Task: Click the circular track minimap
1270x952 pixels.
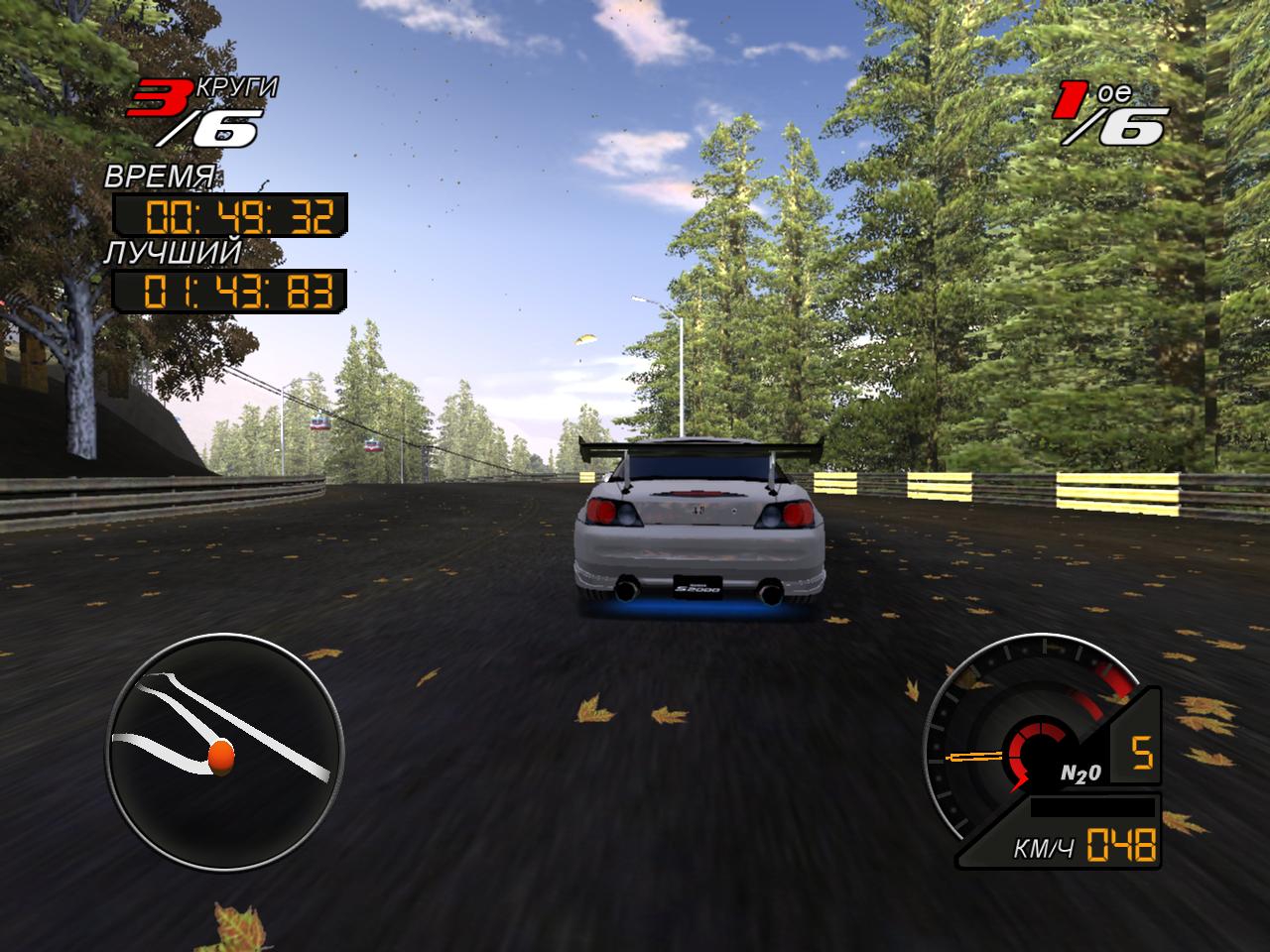Action: tap(225, 751)
